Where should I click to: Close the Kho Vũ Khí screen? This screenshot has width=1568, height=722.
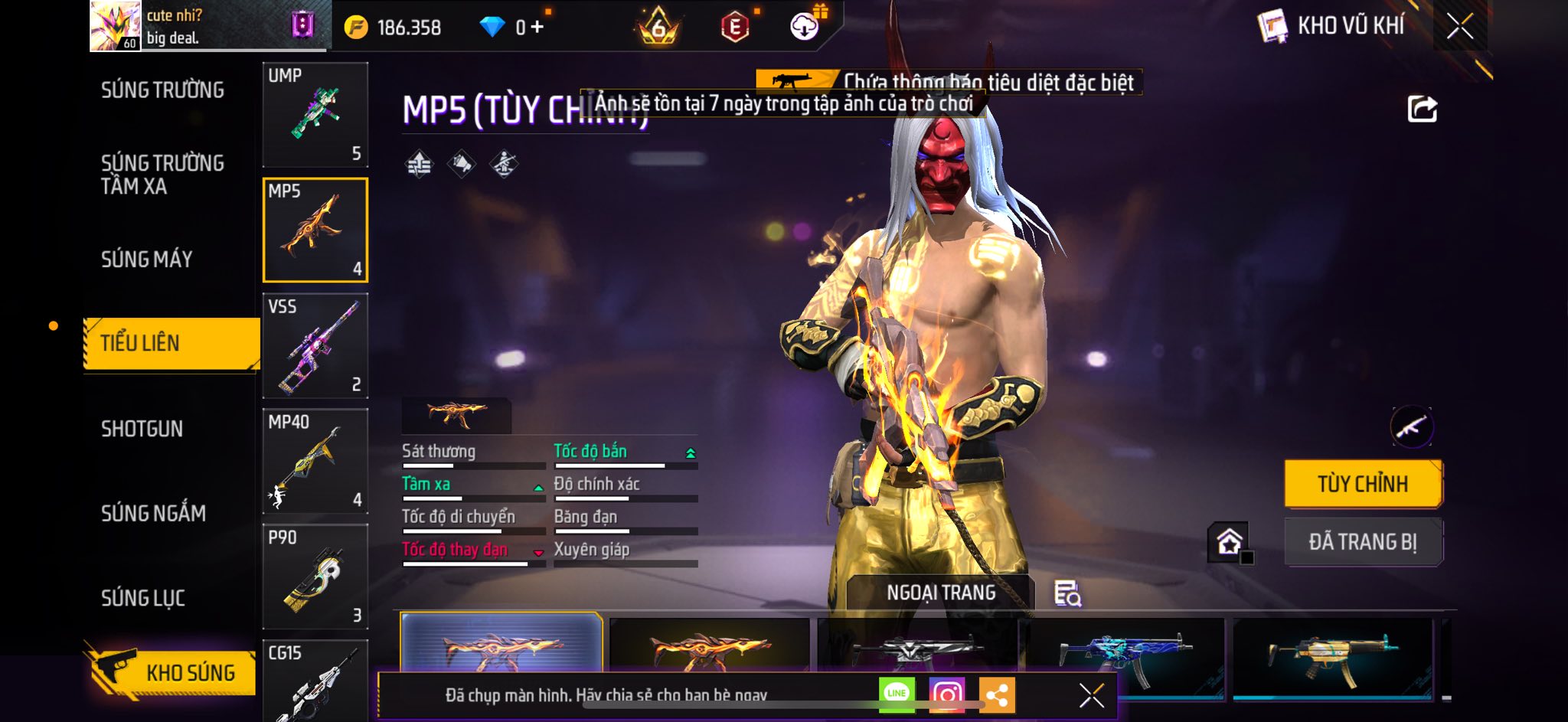point(1459,27)
